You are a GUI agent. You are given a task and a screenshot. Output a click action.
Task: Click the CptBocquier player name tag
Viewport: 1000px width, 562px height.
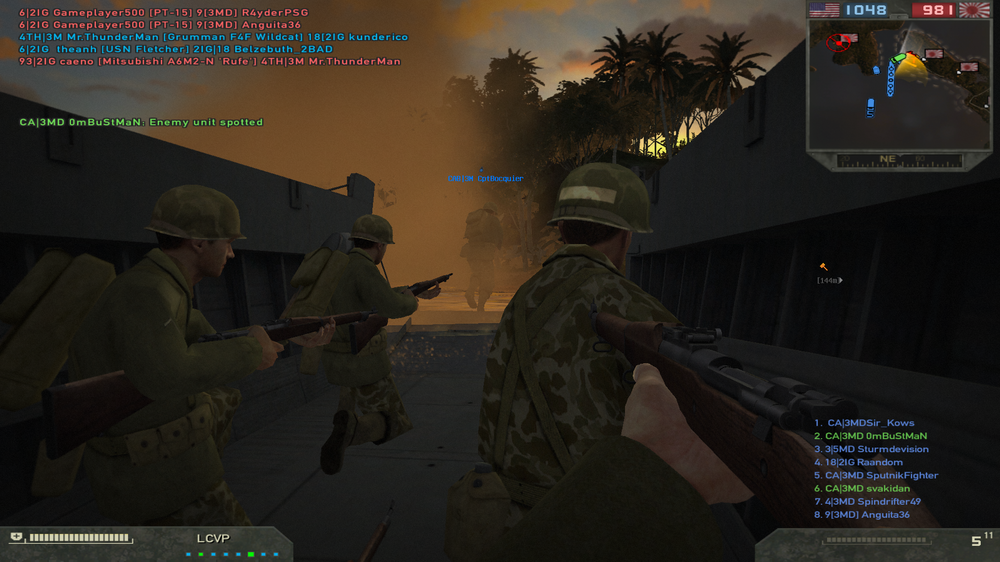(x=485, y=179)
